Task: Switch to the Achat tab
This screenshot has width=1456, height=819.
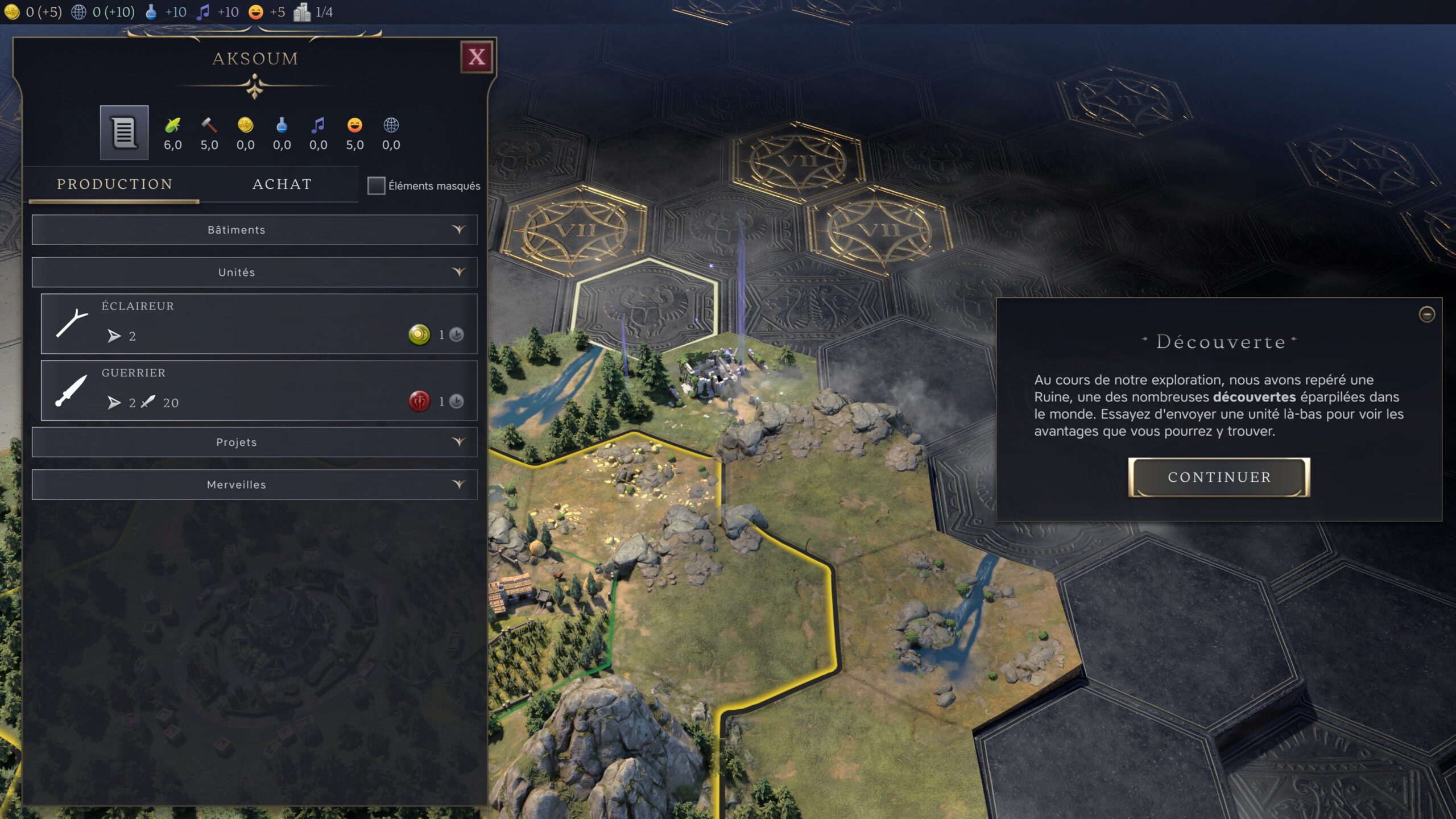Action: 282,184
